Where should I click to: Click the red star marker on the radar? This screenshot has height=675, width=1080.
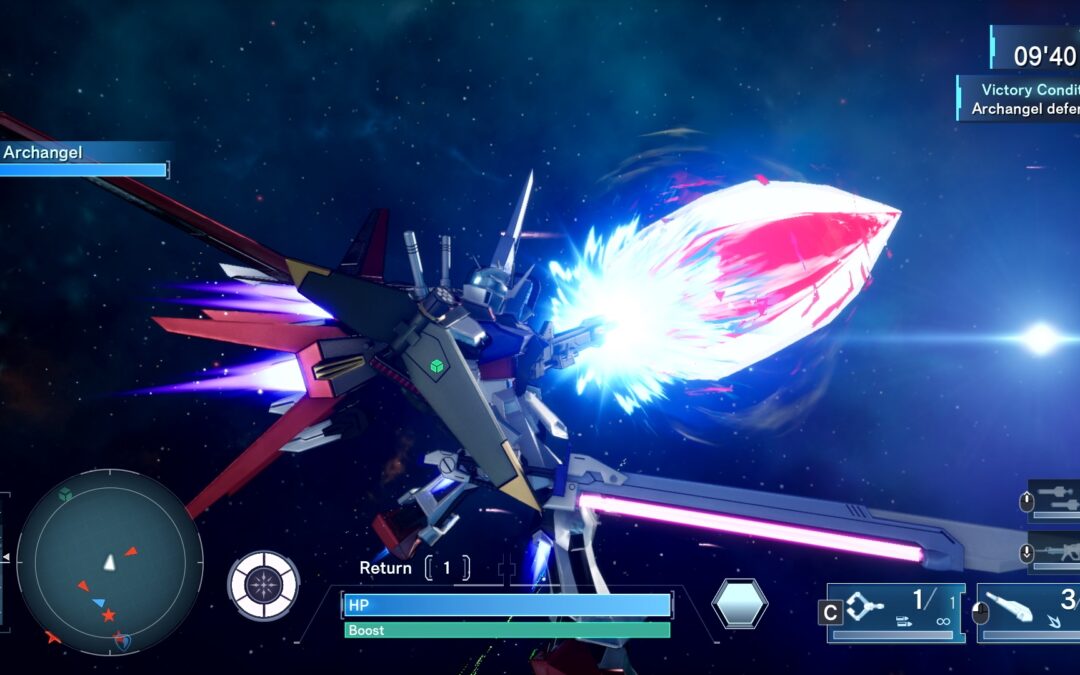coord(108,615)
